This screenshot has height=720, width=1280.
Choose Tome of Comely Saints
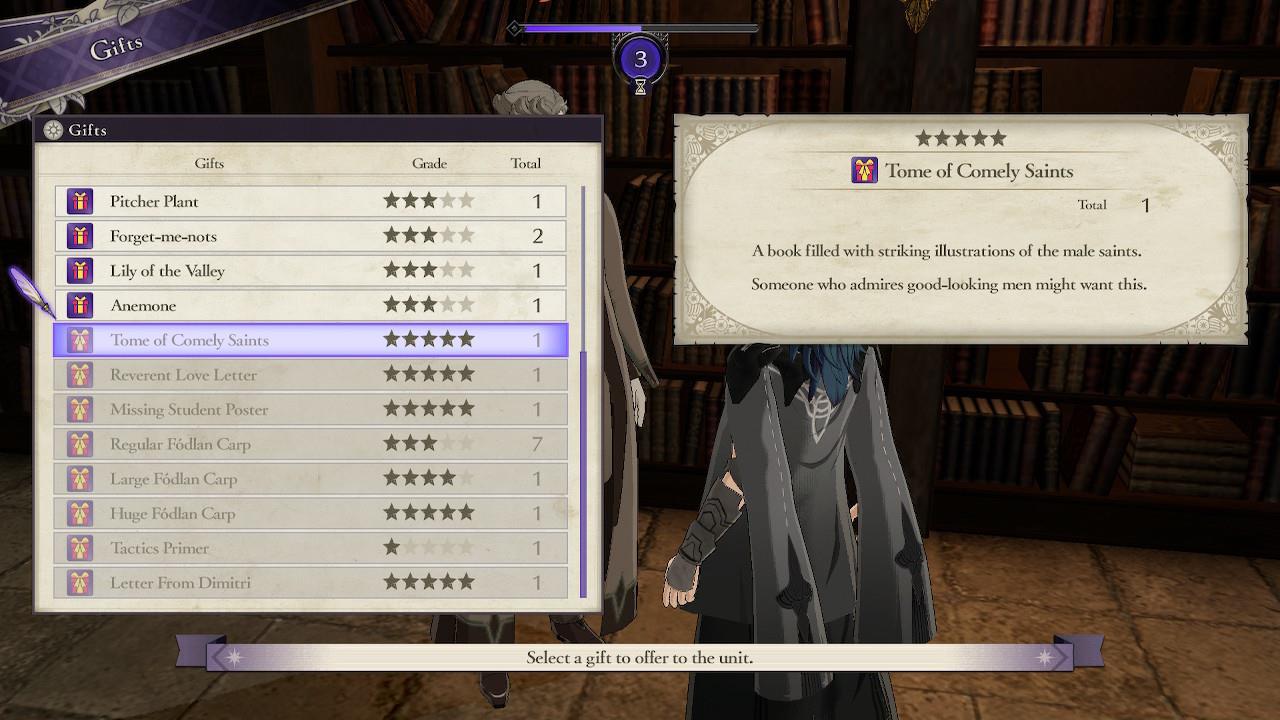(x=310, y=340)
